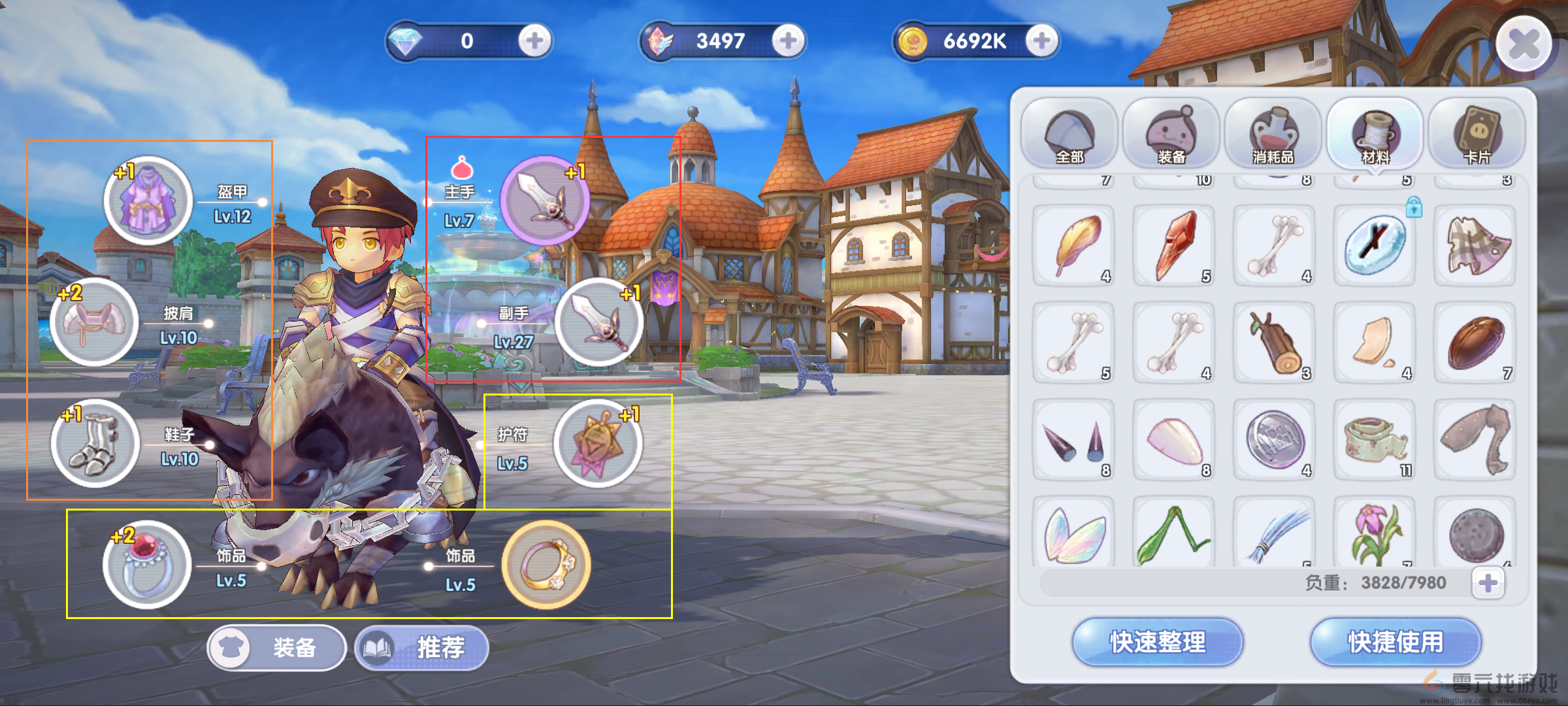1568x706 pixels.
Task: Open the 鞋子 boots equipment slot
Action: 95,443
